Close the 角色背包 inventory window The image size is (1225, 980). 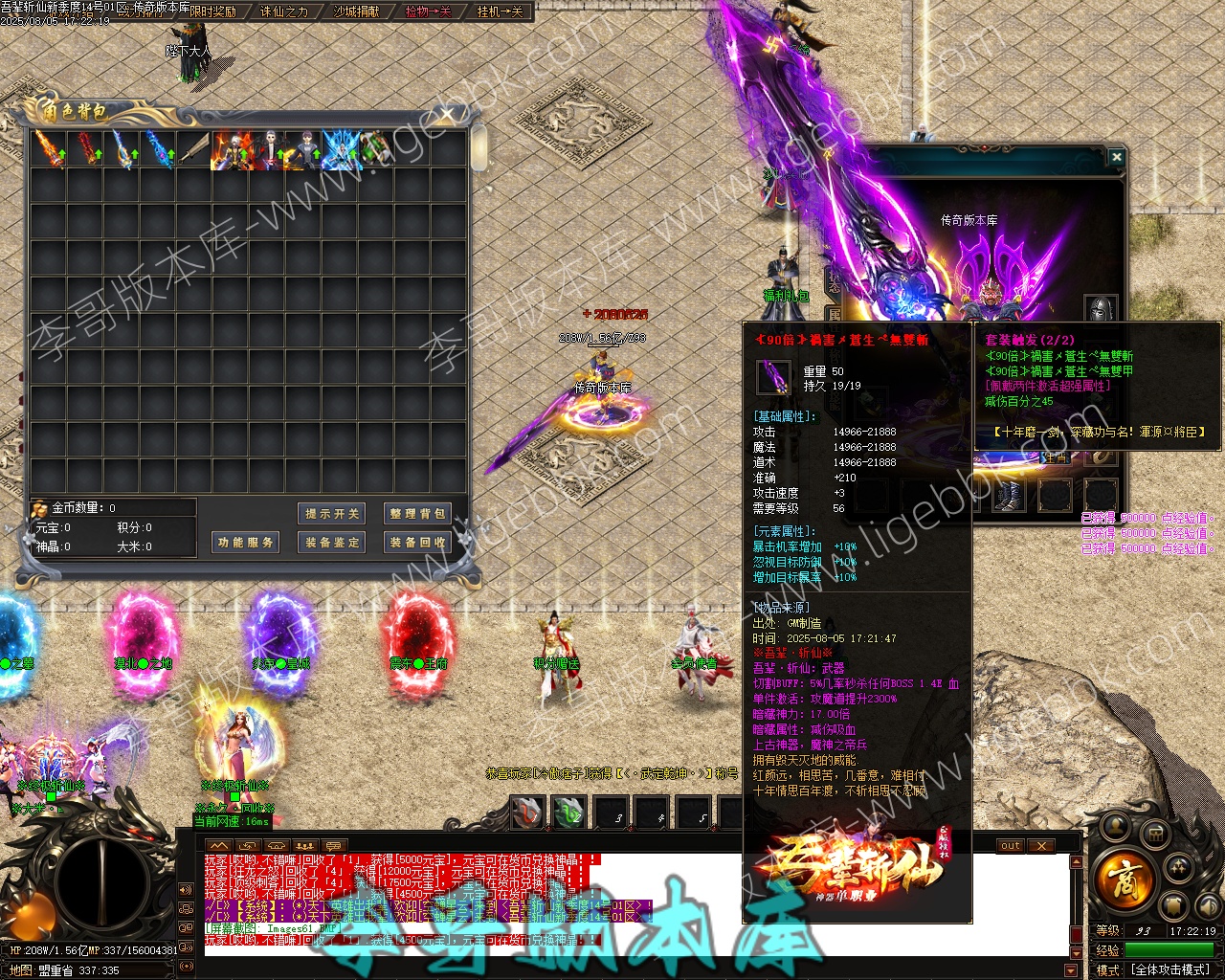click(447, 116)
